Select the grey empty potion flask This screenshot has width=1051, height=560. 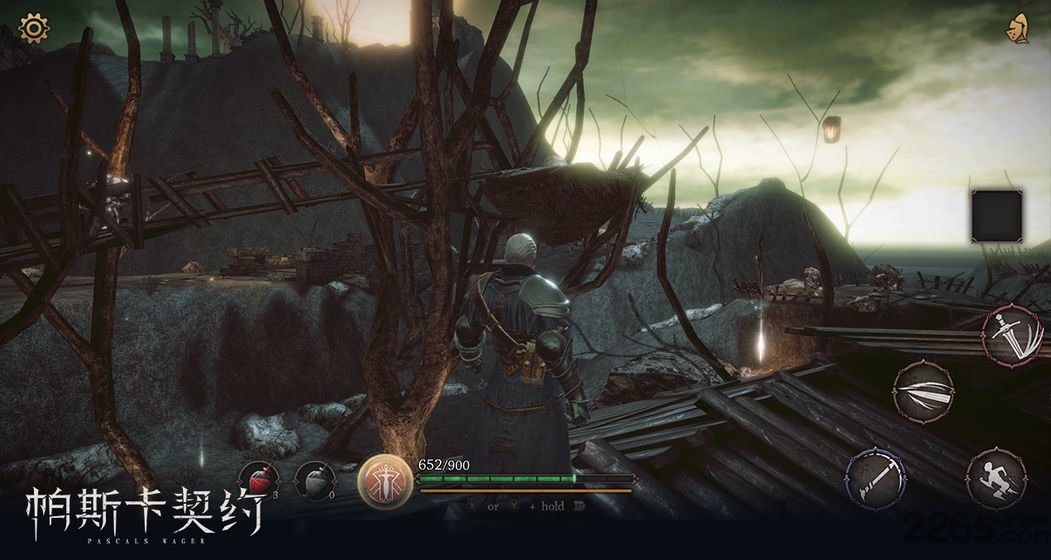coord(313,482)
